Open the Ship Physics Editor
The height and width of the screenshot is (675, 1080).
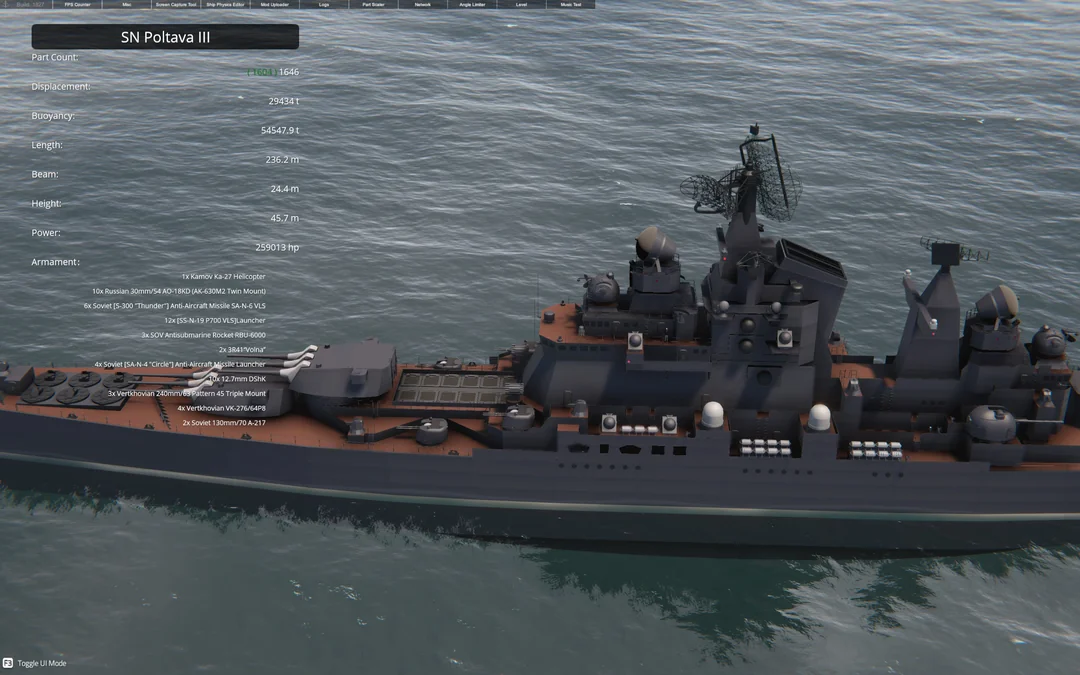[225, 4]
